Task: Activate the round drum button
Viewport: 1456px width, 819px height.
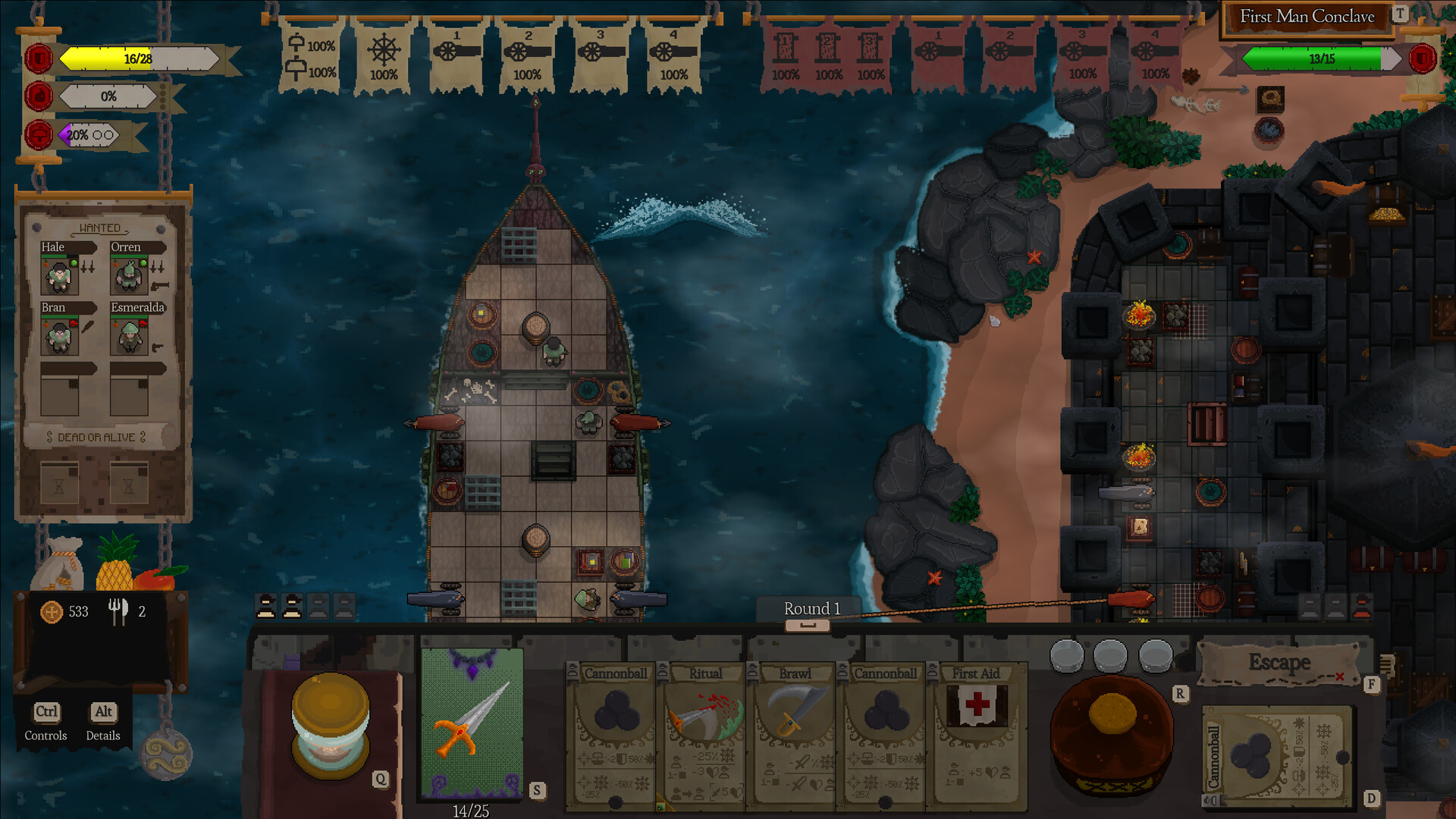Action: 1112,733
